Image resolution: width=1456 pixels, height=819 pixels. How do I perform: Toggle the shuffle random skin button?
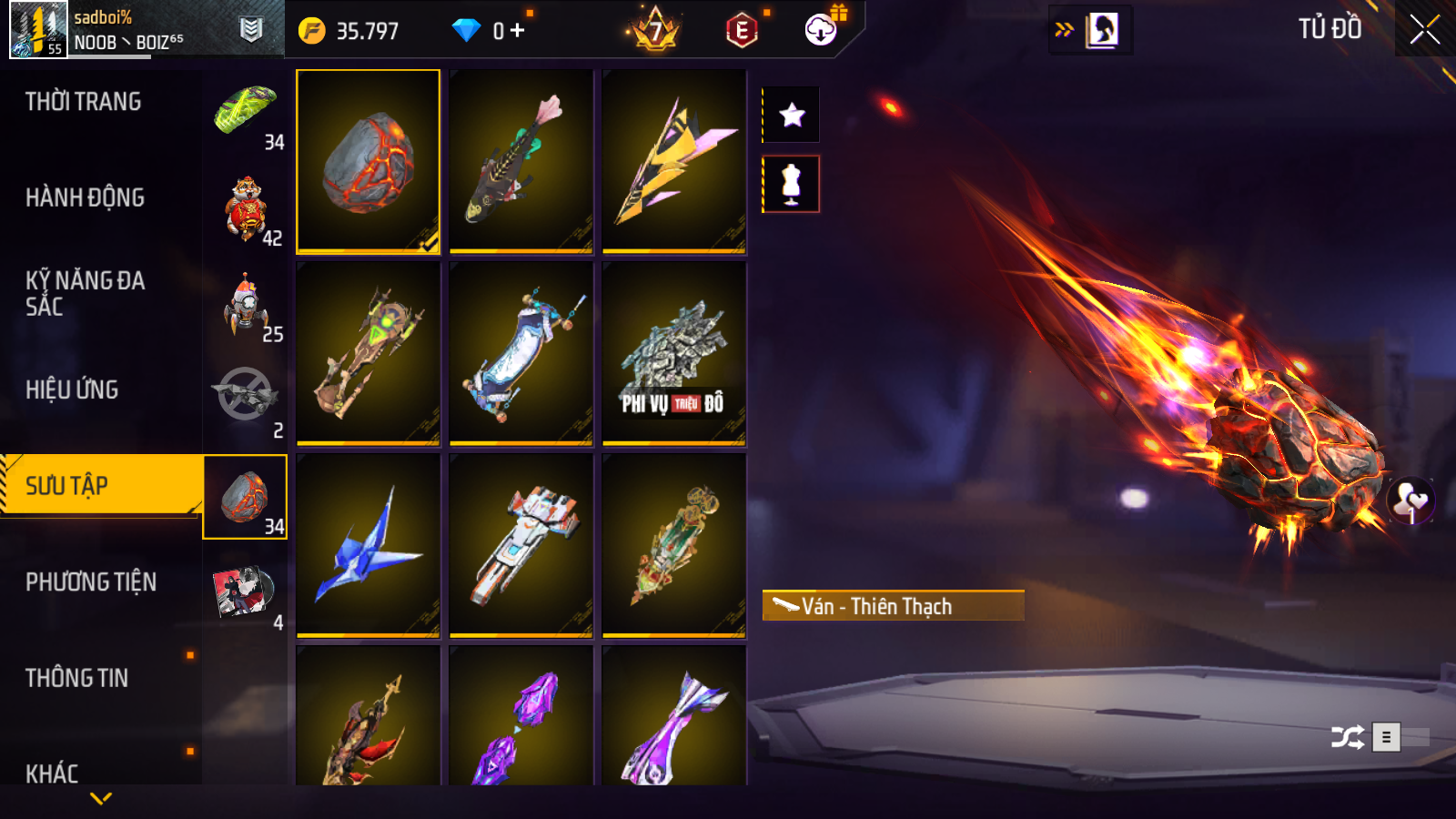click(1347, 737)
